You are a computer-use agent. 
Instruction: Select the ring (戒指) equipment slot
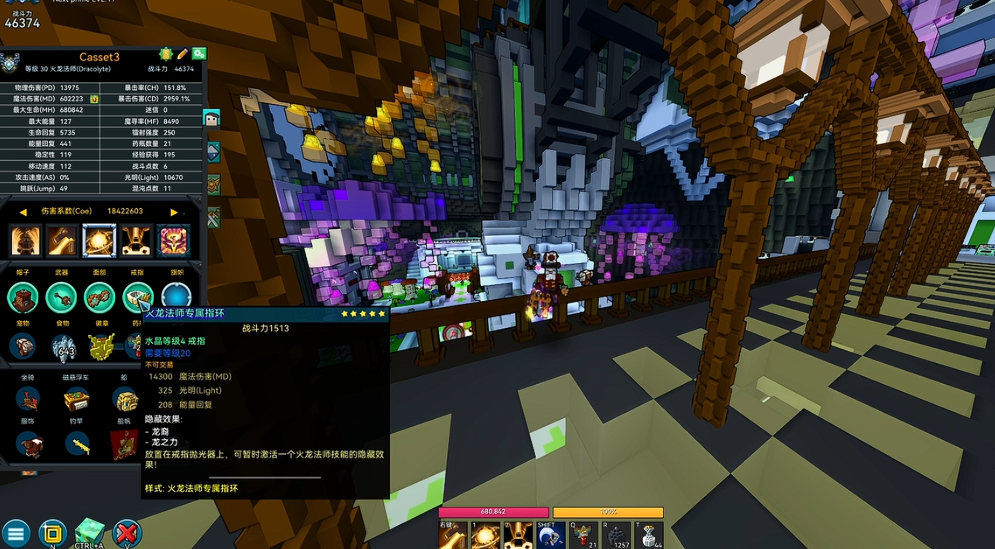coord(137,297)
